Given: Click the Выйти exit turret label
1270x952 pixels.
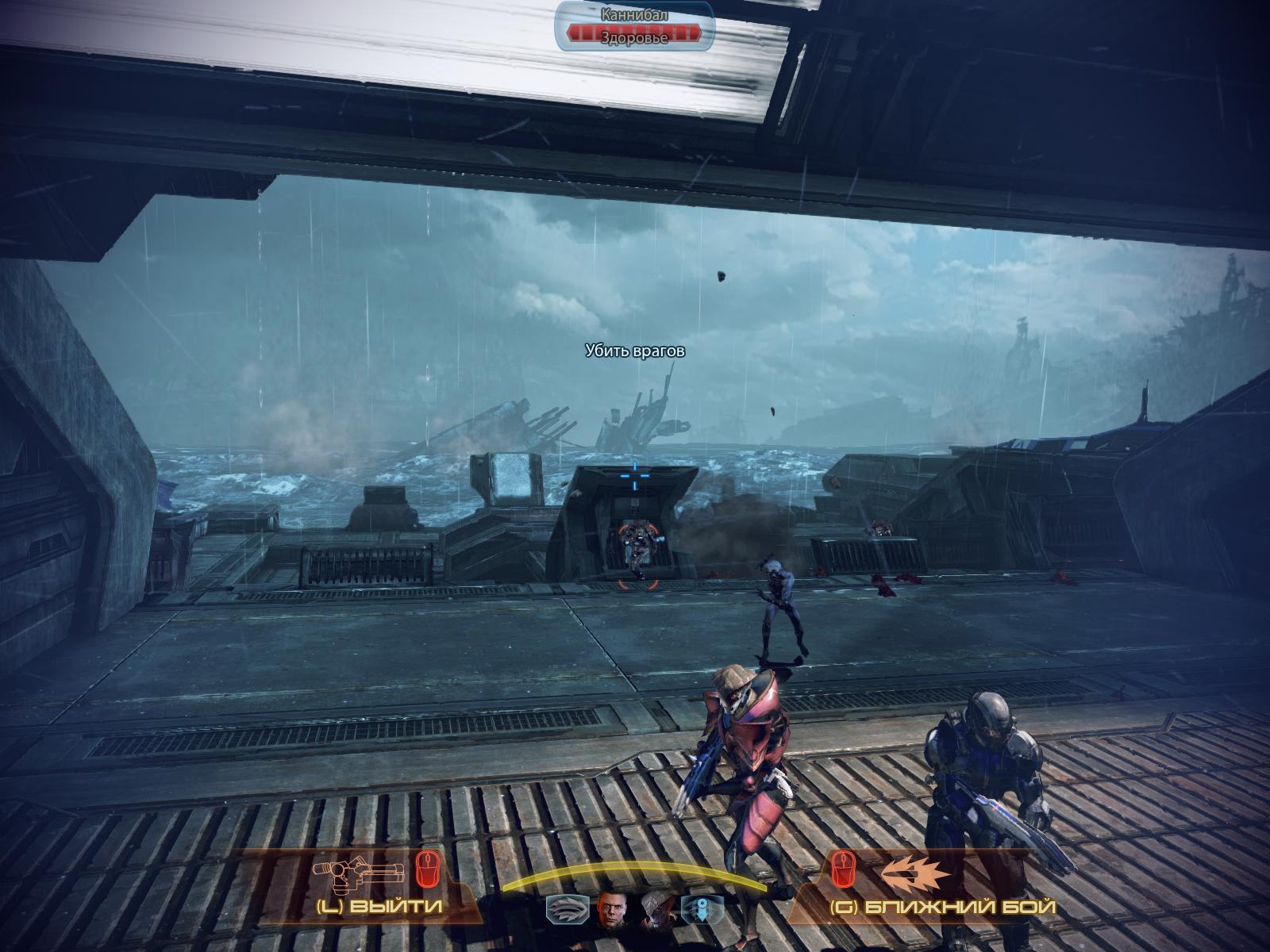Looking at the screenshot, I should (x=379, y=906).
